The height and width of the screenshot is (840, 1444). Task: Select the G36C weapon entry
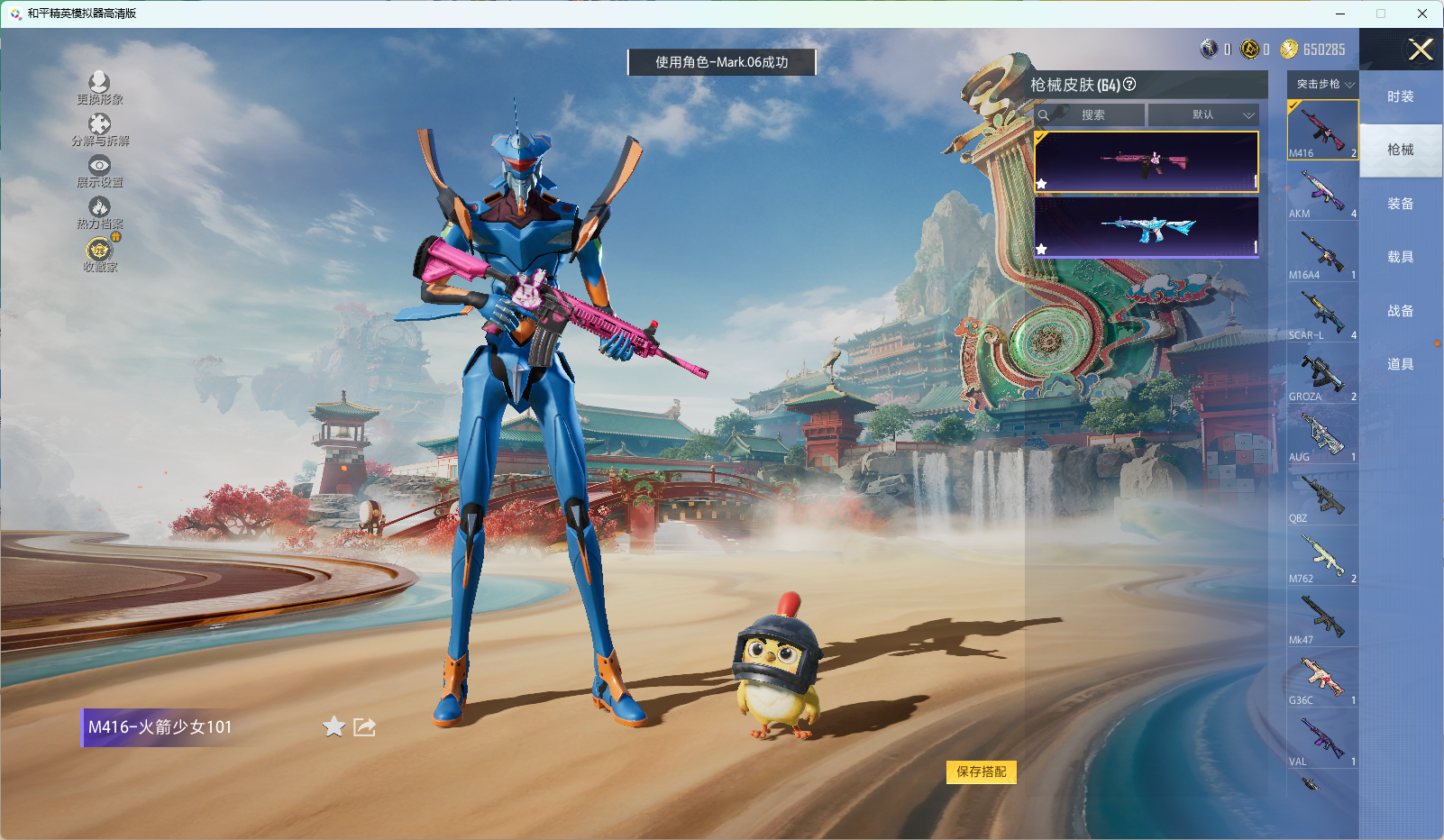point(1322,679)
